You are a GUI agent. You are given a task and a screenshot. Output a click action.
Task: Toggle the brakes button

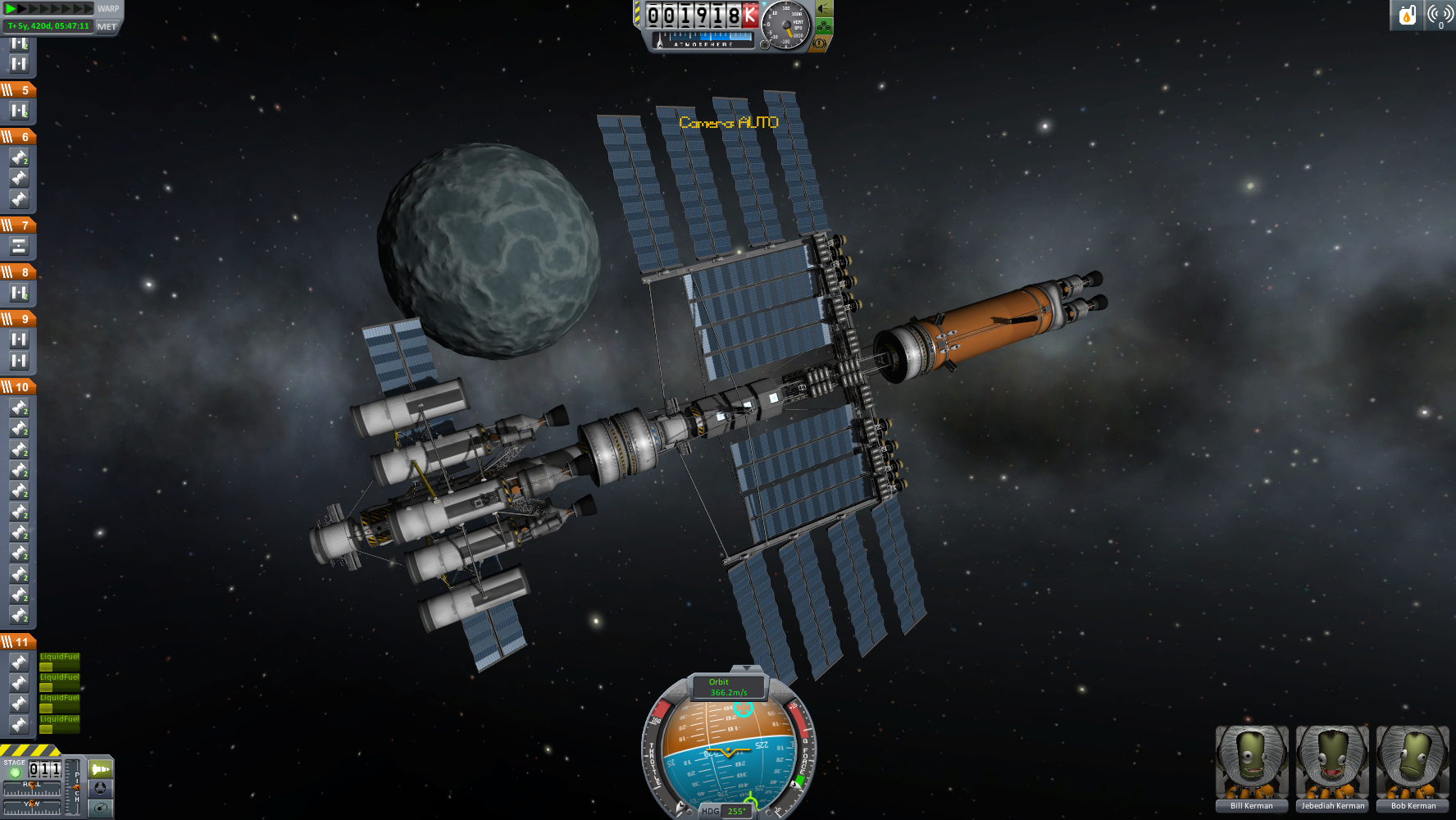click(x=819, y=43)
